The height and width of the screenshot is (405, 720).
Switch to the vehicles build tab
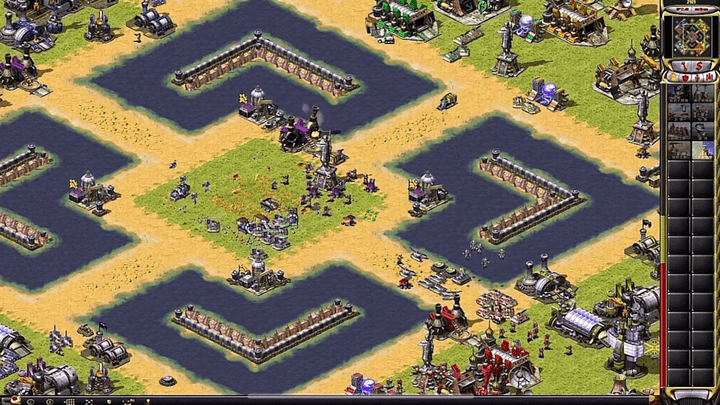tap(709, 77)
